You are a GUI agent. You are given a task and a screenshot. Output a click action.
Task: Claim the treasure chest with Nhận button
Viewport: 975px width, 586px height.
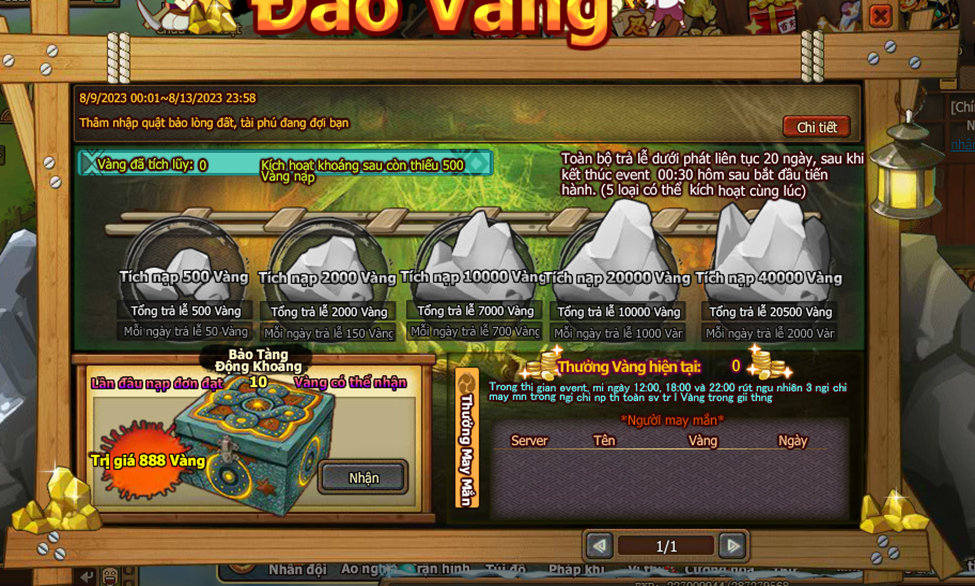(363, 478)
